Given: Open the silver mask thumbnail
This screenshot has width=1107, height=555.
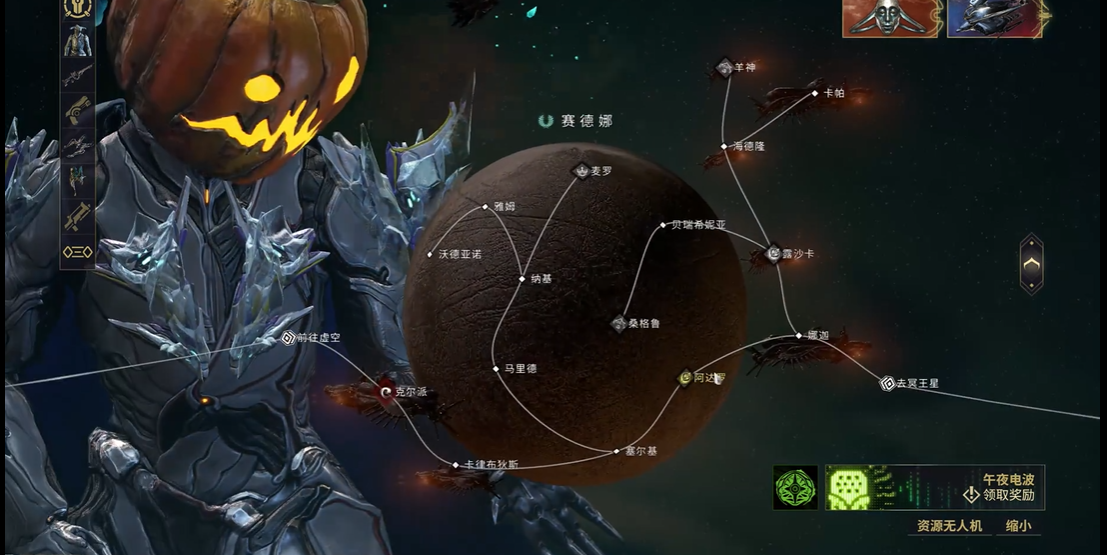Looking at the screenshot, I should pos(889,18).
